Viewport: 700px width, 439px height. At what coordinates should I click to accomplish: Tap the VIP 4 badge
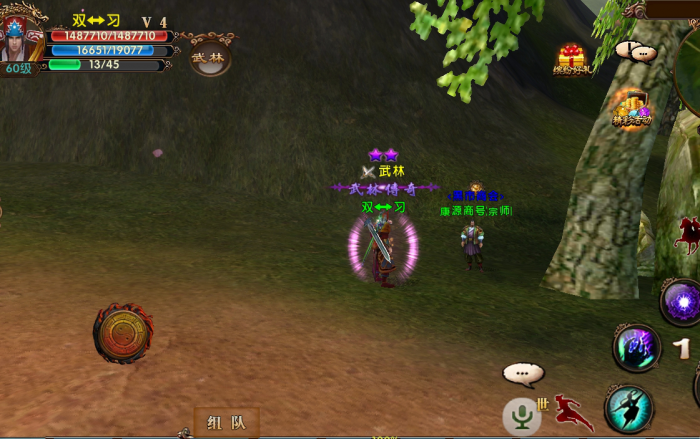(154, 21)
